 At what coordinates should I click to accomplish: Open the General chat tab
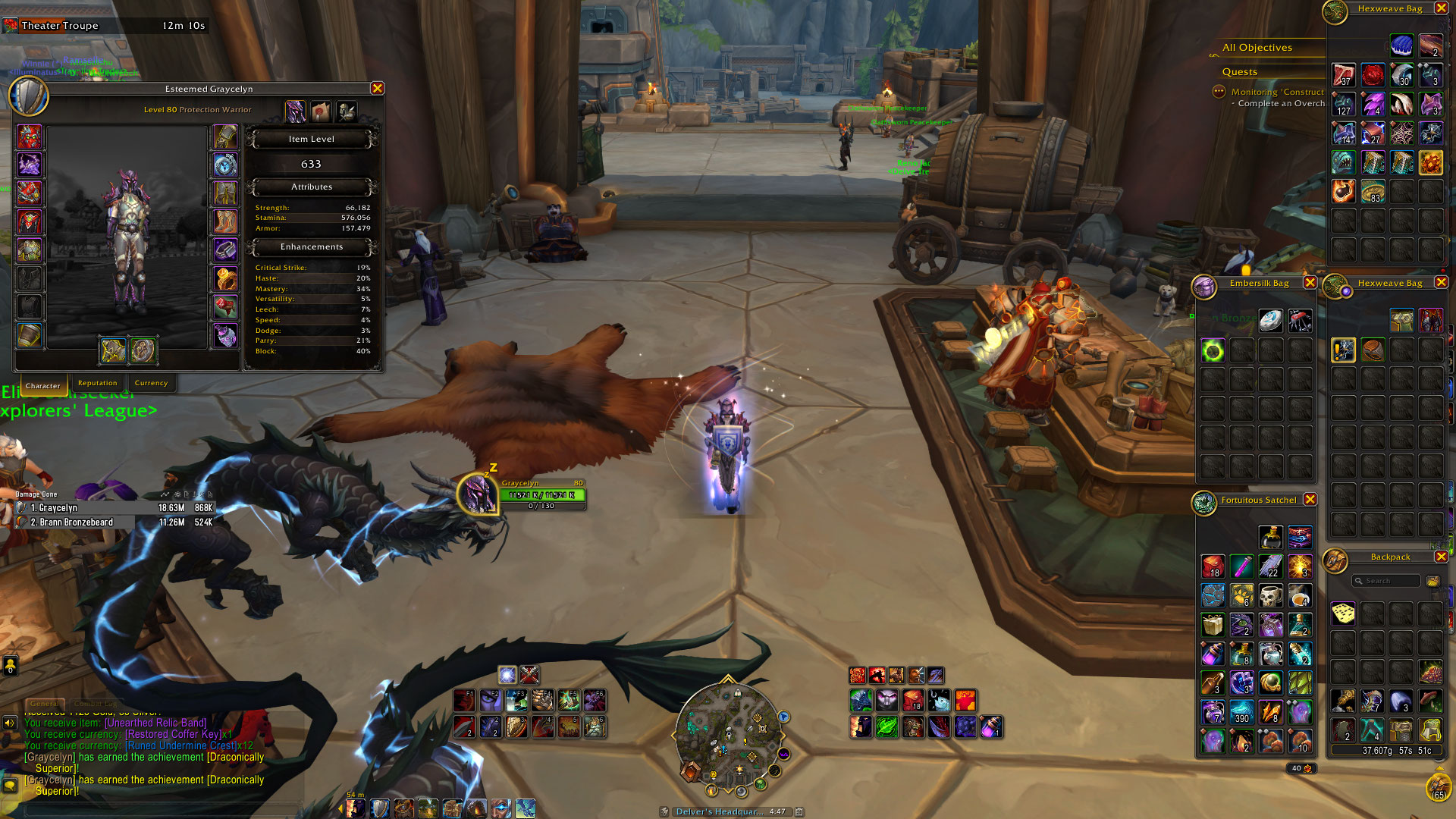[44, 704]
